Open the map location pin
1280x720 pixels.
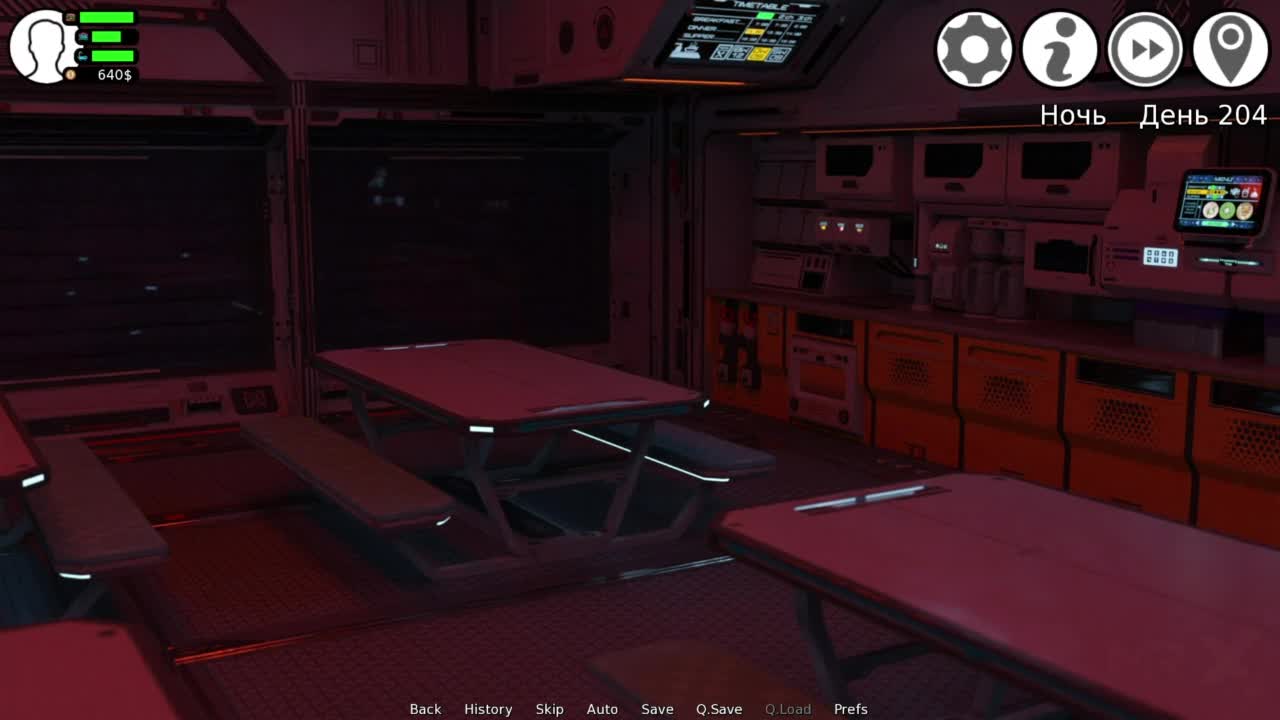[1231, 49]
